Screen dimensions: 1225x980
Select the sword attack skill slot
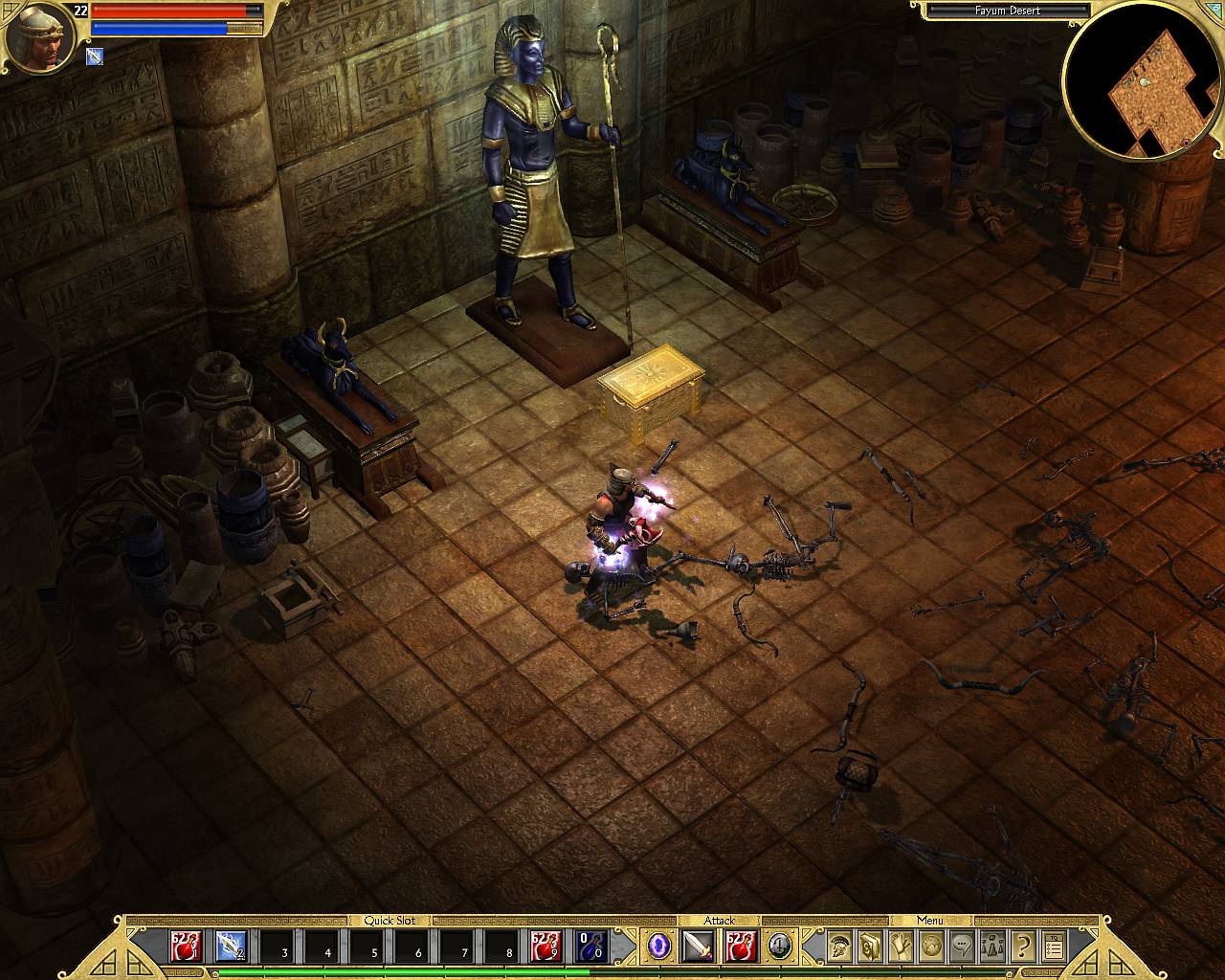click(698, 947)
